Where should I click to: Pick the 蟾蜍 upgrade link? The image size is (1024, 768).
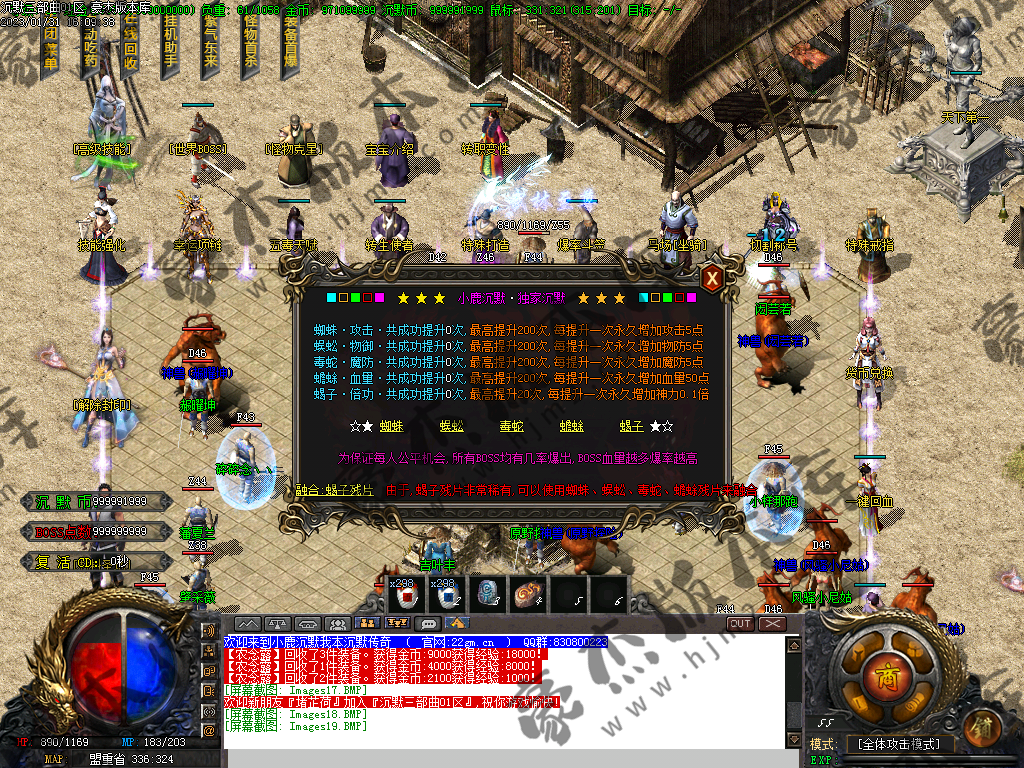pyautogui.click(x=571, y=426)
